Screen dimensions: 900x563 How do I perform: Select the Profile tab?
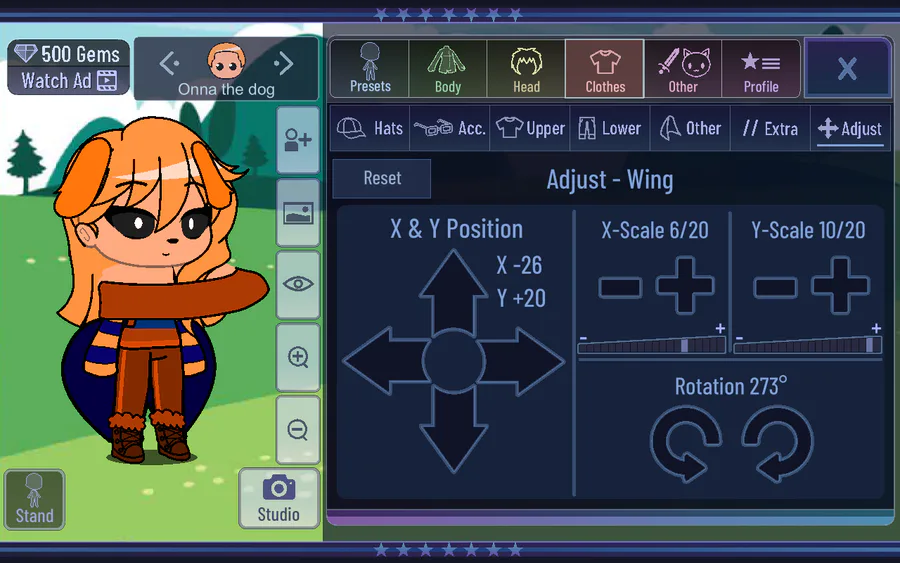(761, 68)
